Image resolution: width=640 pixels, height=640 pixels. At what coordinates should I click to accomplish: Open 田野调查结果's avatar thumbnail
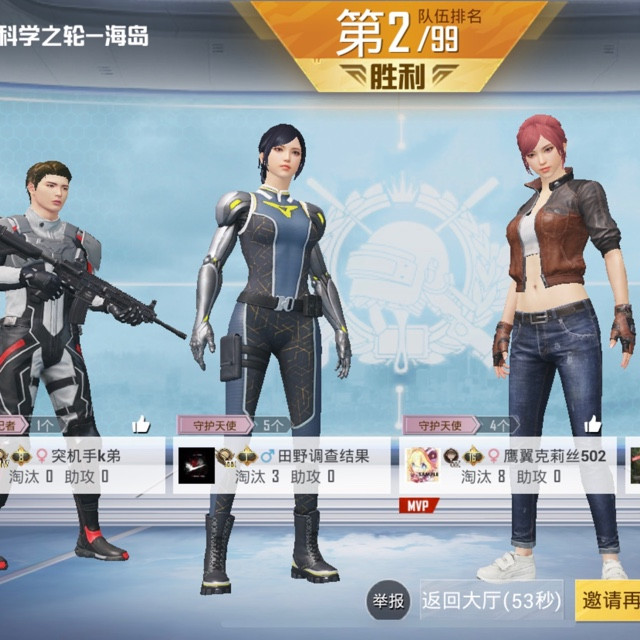[x=197, y=466]
